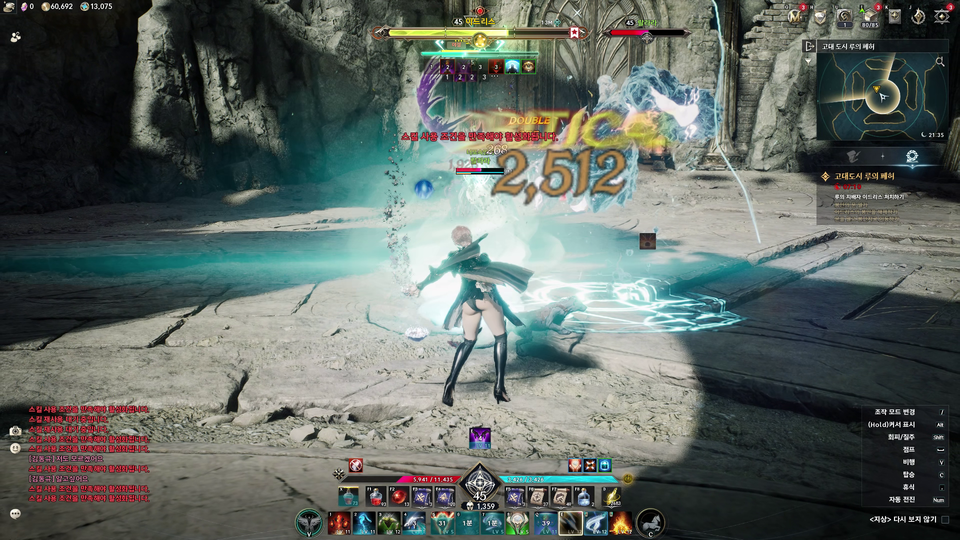Use the red orb consumable quickslot
Viewport: 960px width, 540px height.
point(399,497)
